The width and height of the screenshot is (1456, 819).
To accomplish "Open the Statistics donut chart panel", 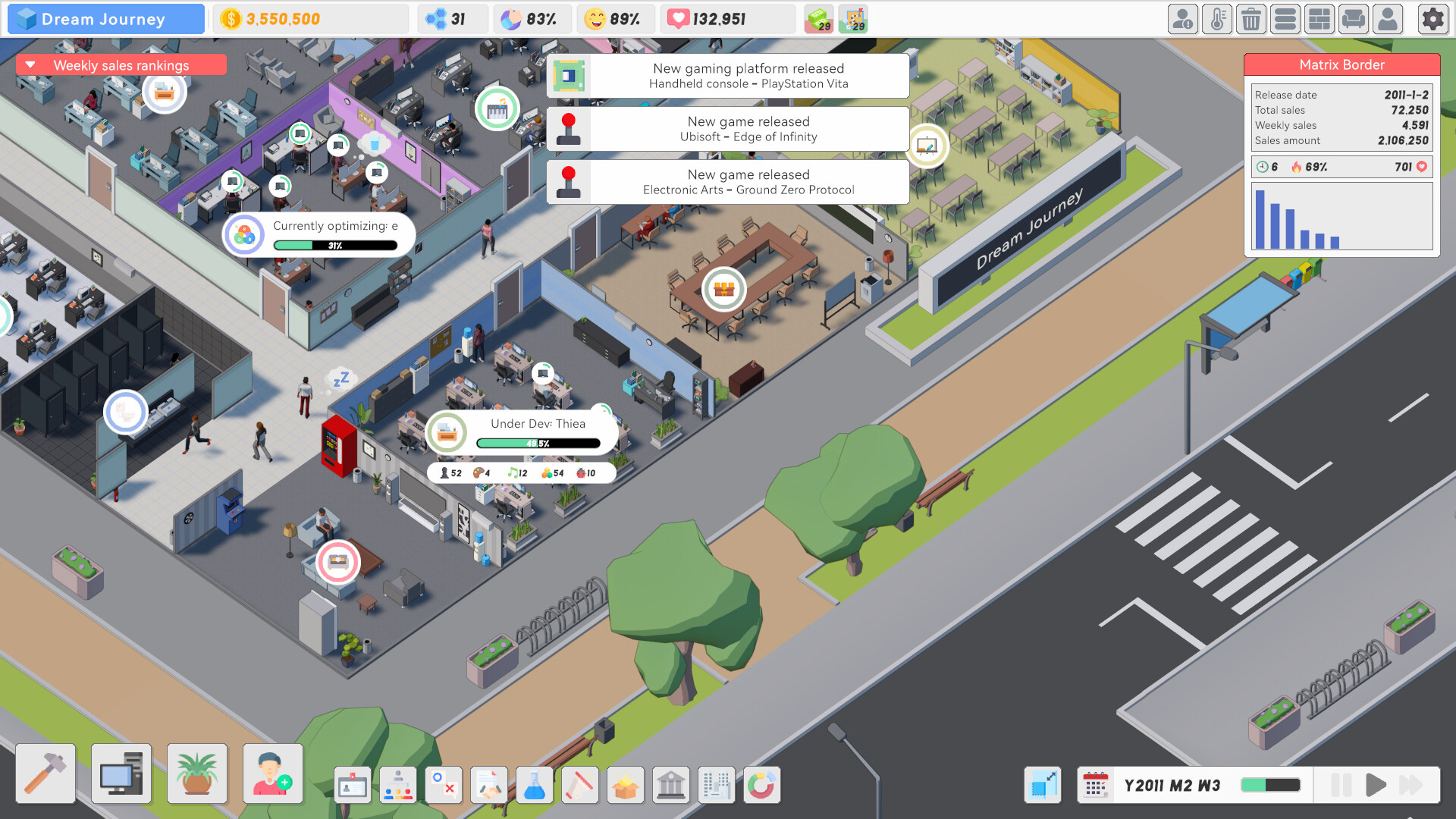I will (762, 785).
